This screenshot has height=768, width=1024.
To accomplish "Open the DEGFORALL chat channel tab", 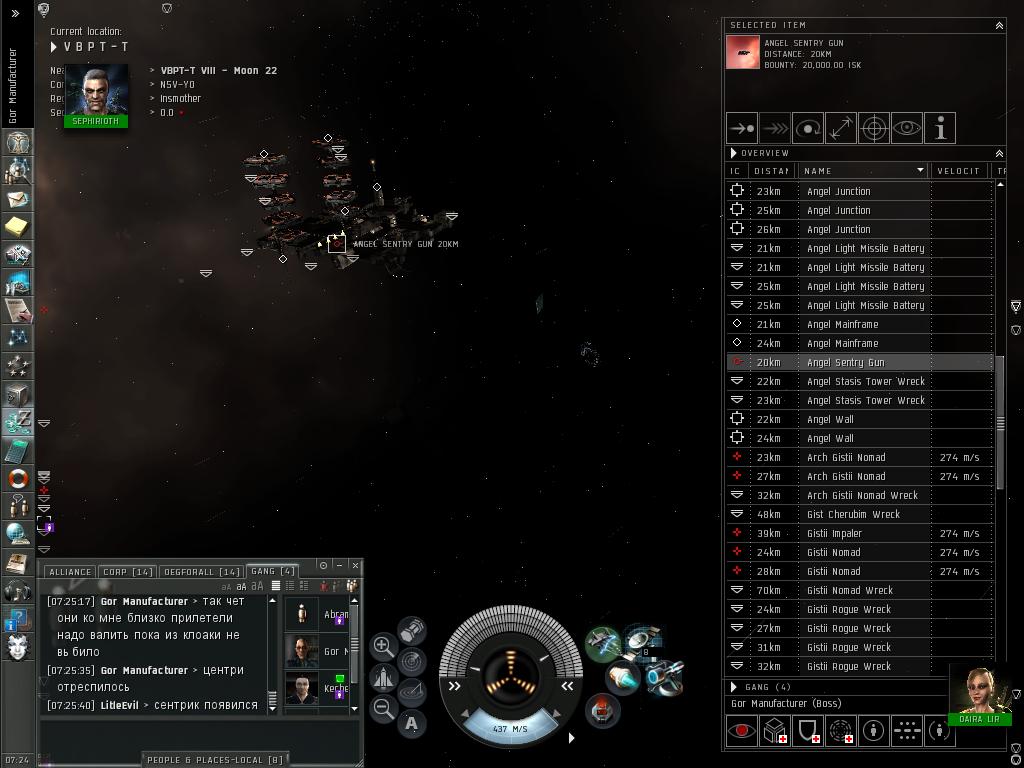I will tap(201, 572).
